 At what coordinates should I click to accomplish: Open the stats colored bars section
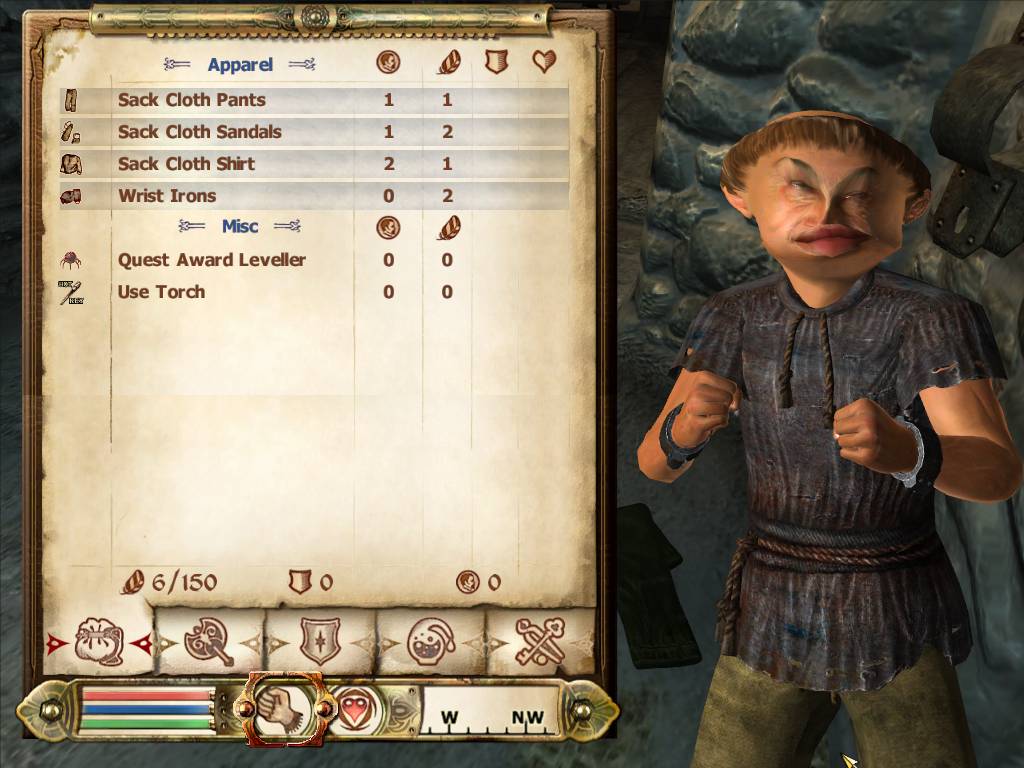(147, 711)
